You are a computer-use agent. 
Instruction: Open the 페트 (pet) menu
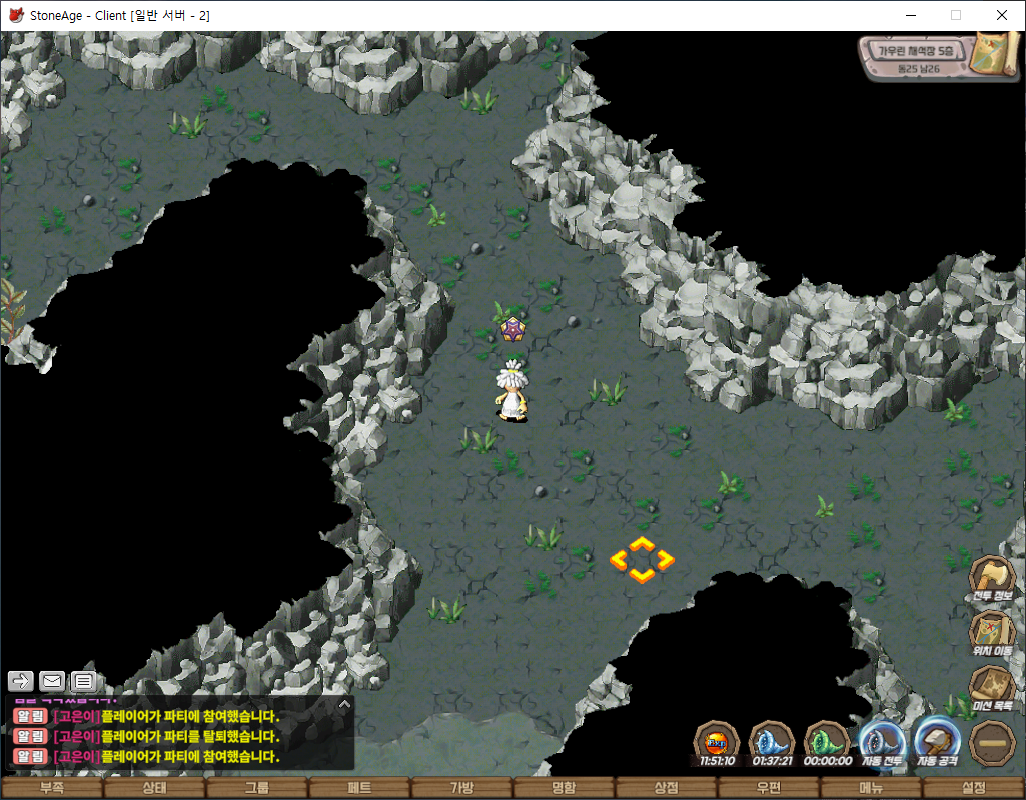point(359,788)
